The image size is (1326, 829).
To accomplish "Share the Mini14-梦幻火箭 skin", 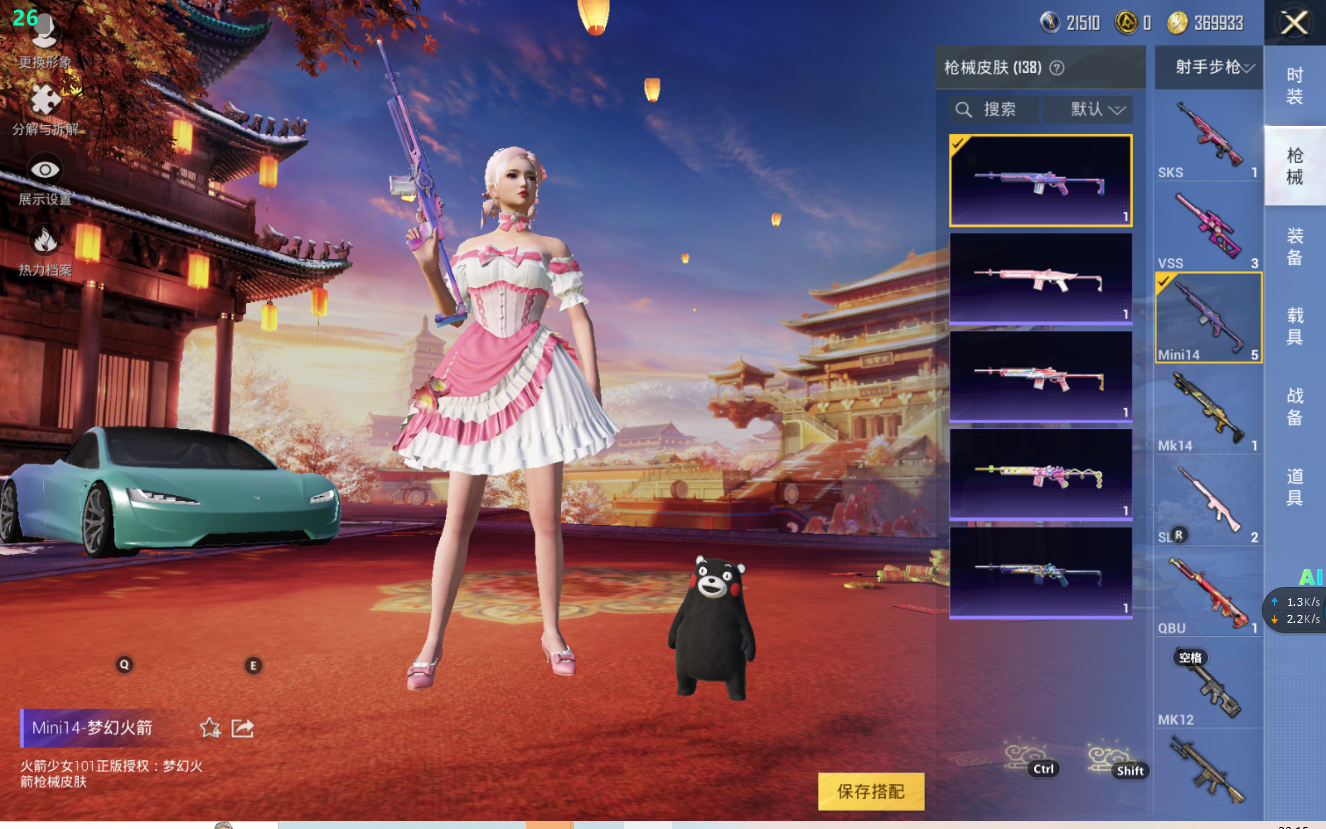I will click(x=242, y=728).
